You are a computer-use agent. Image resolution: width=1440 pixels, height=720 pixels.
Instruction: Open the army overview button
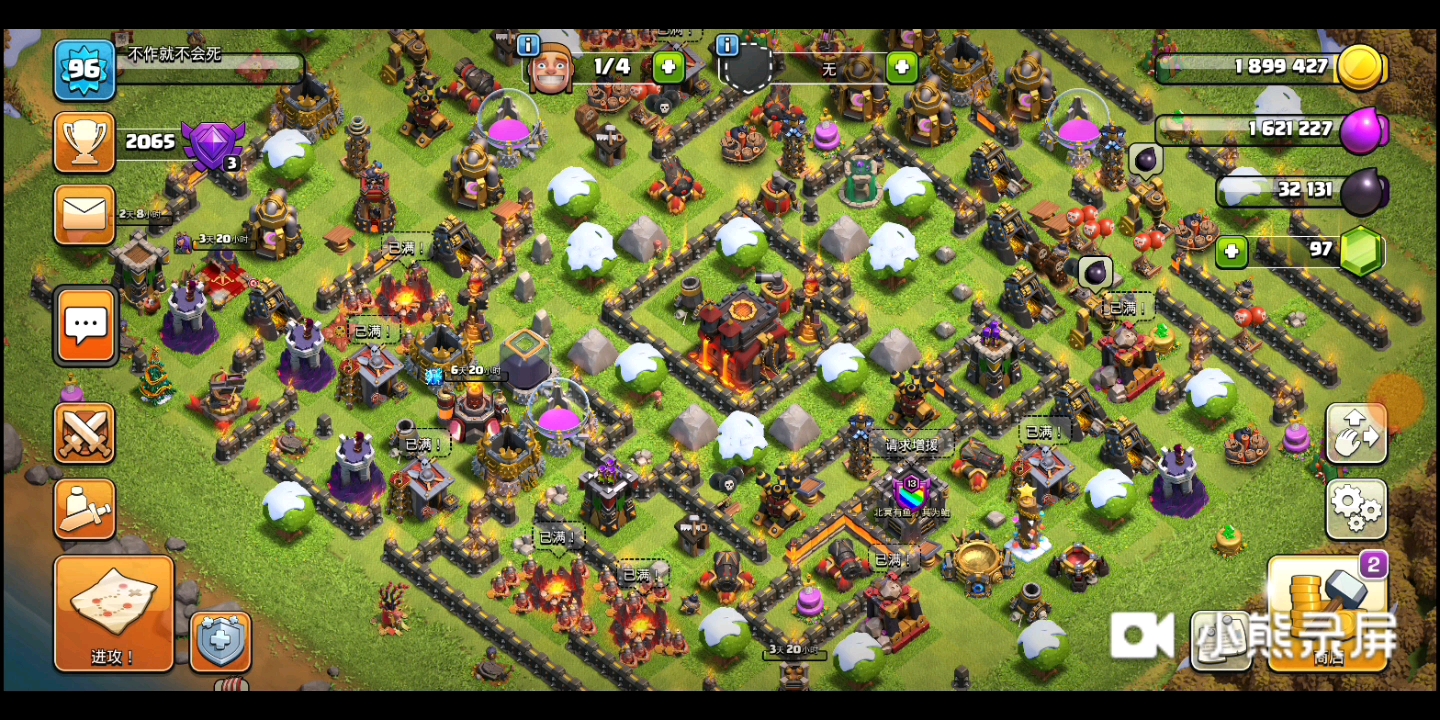click(x=84, y=509)
